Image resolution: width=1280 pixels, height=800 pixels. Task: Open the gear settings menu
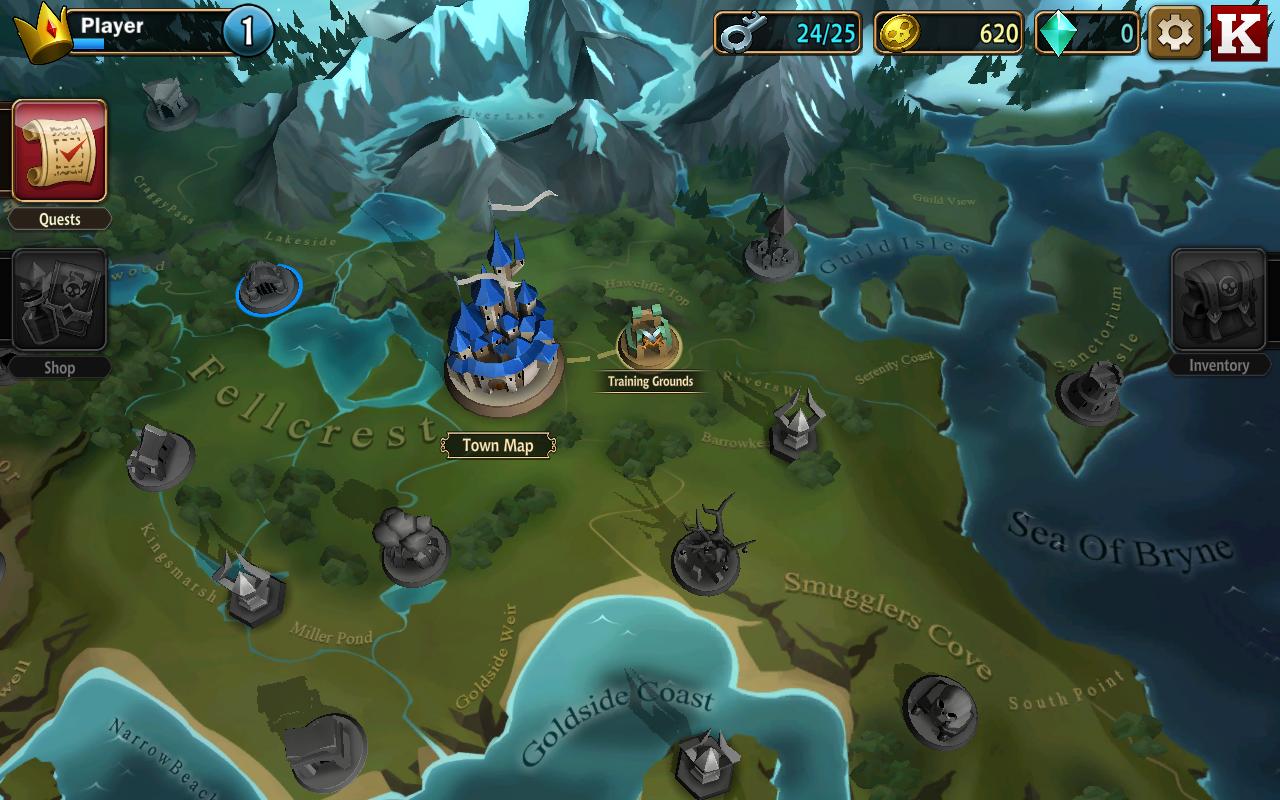coord(1175,33)
